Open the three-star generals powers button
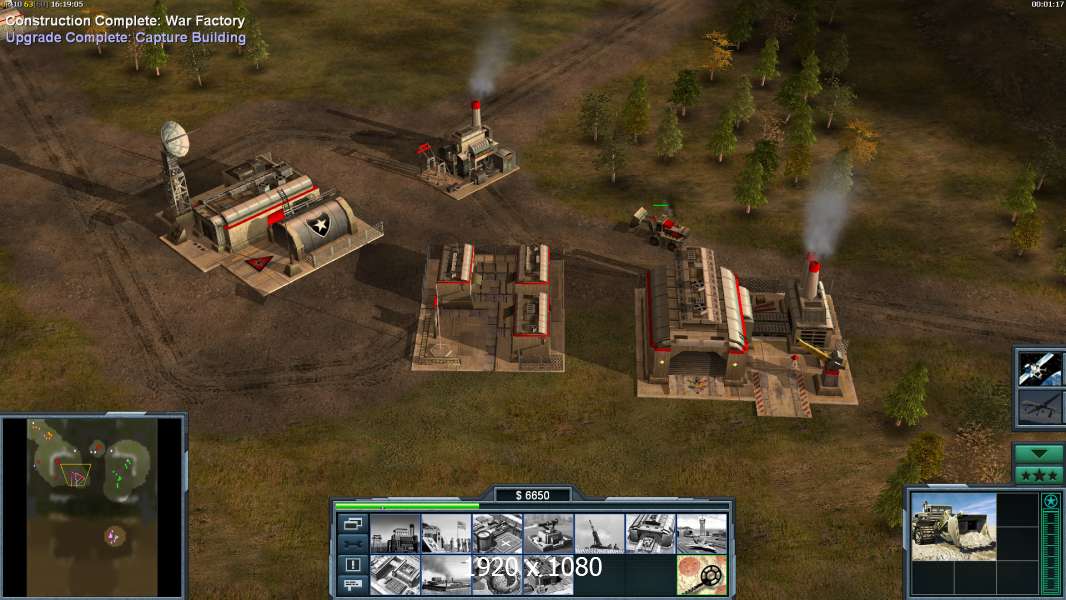The height and width of the screenshot is (600, 1066). tap(1038, 475)
